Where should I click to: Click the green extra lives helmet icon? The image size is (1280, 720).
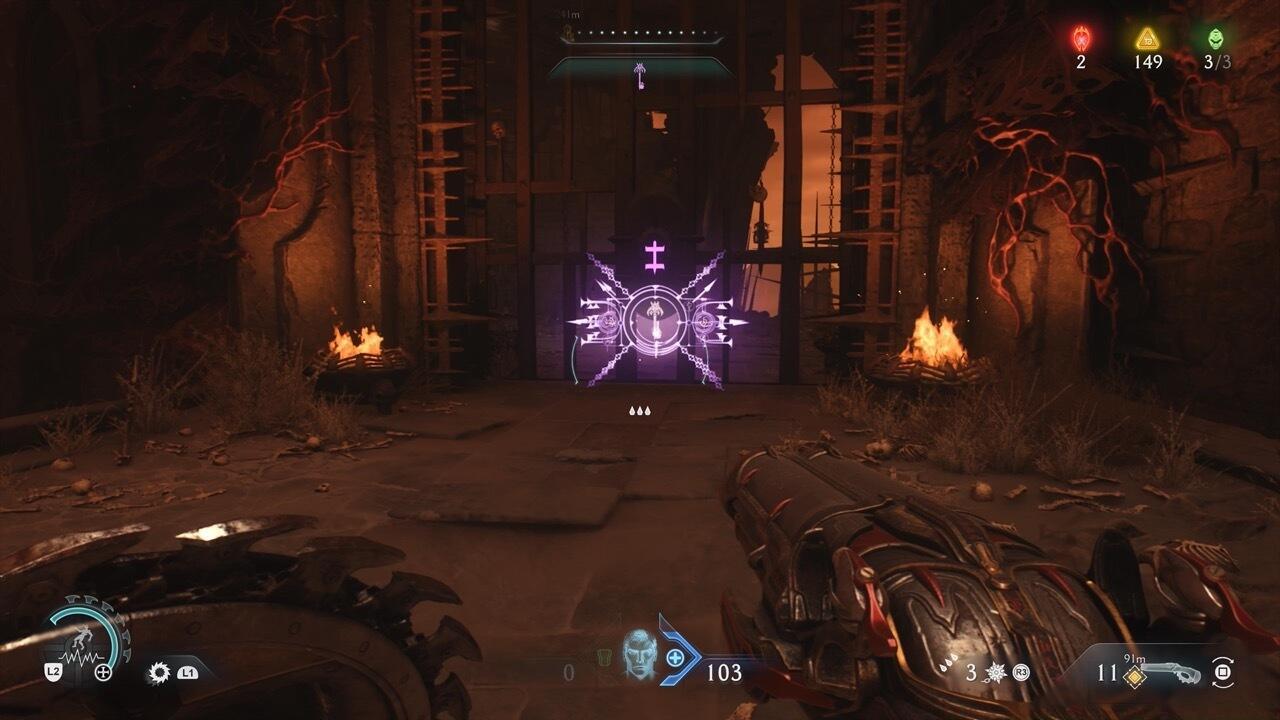point(1215,39)
